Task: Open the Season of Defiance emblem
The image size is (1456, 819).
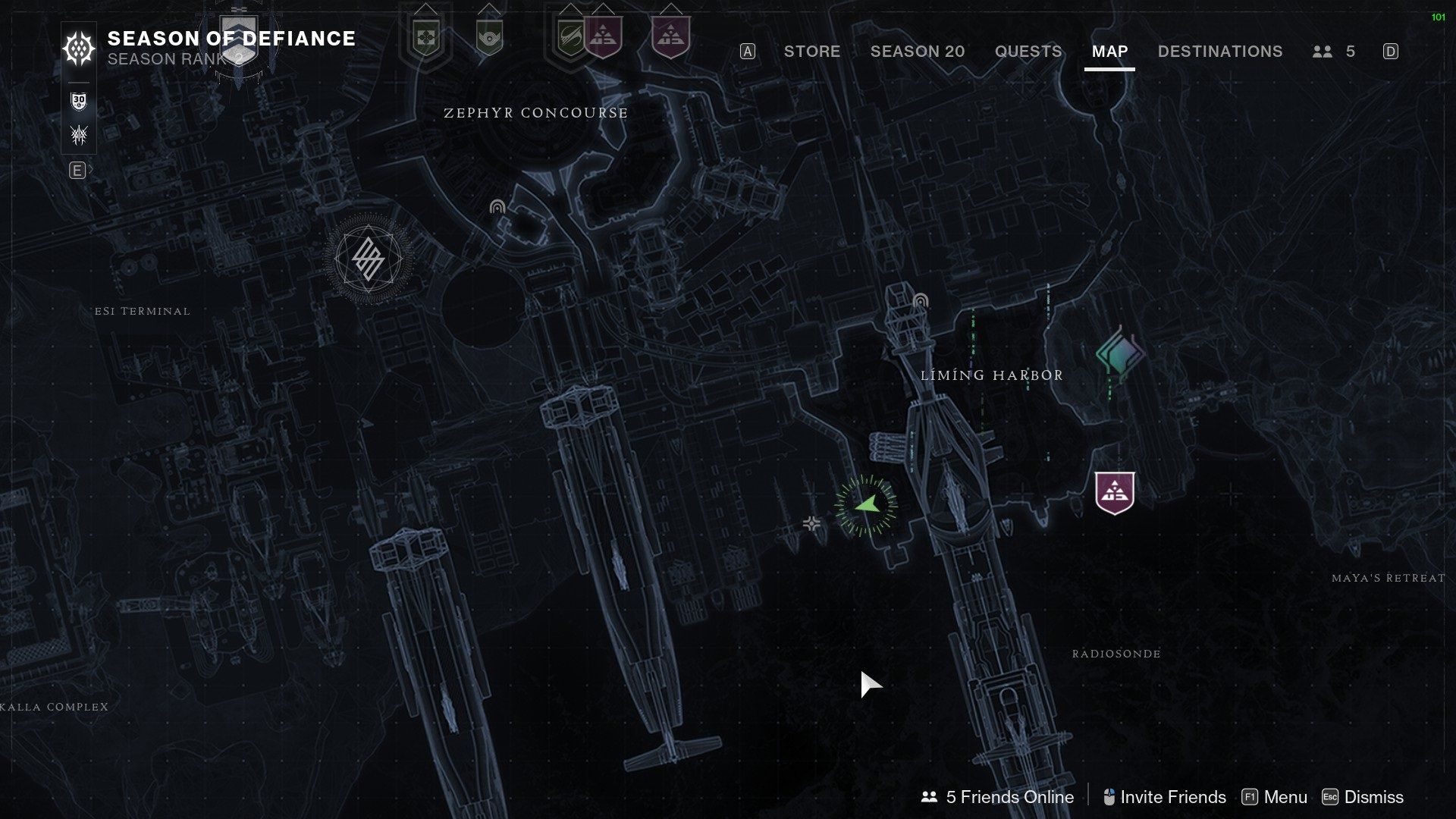Action: click(x=78, y=49)
